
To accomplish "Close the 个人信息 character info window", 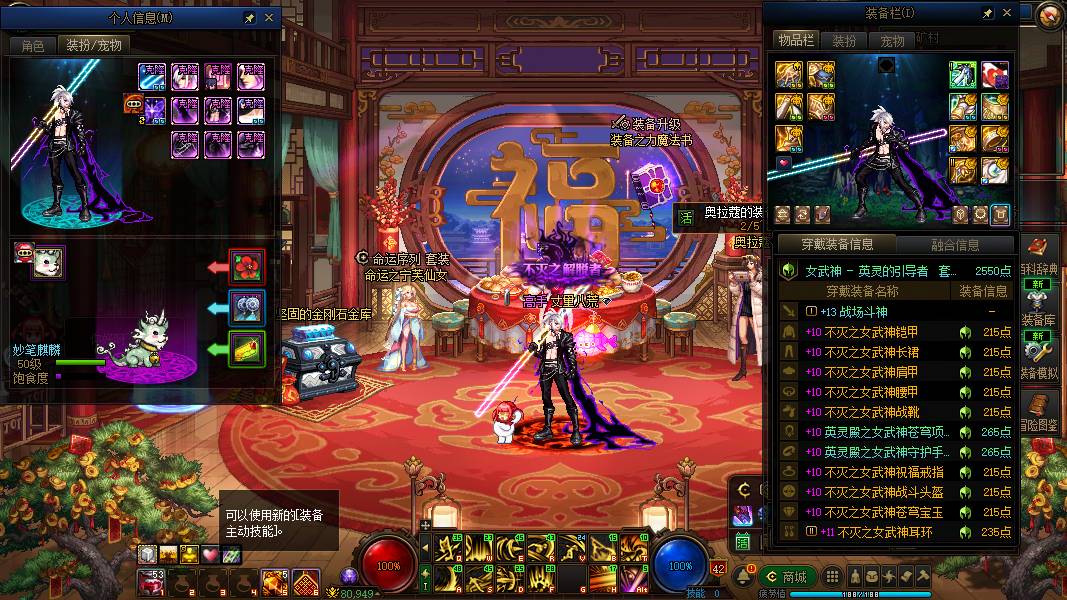I will [268, 18].
